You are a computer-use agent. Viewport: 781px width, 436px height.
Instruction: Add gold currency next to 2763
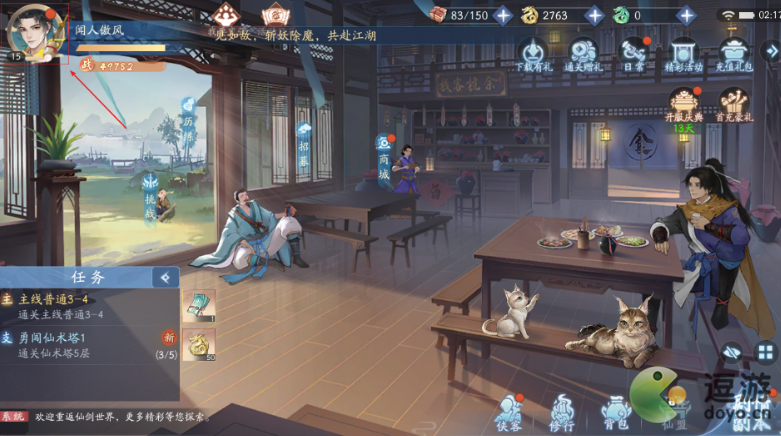595,15
